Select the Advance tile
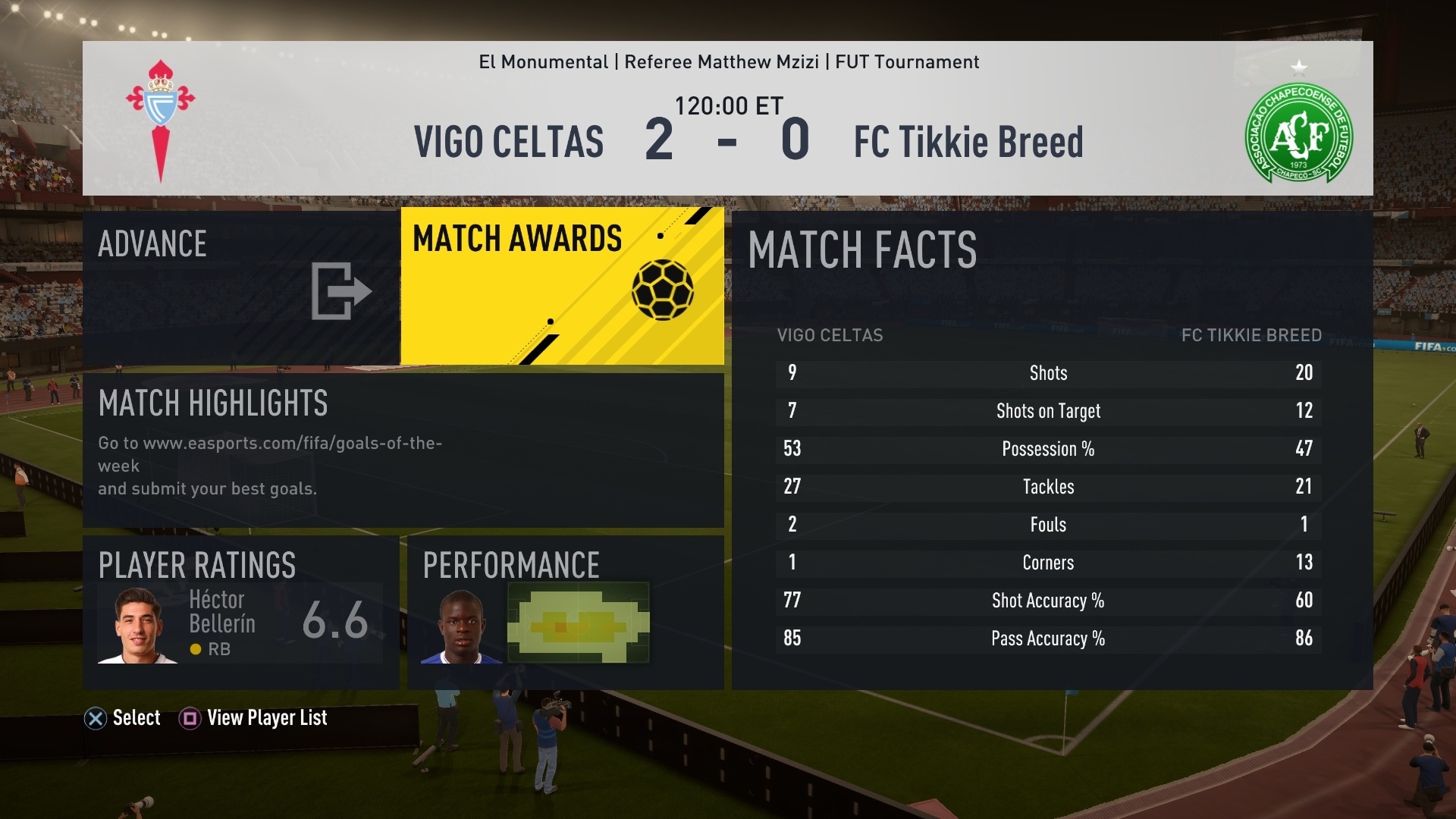Image resolution: width=1456 pixels, height=819 pixels. [241, 288]
